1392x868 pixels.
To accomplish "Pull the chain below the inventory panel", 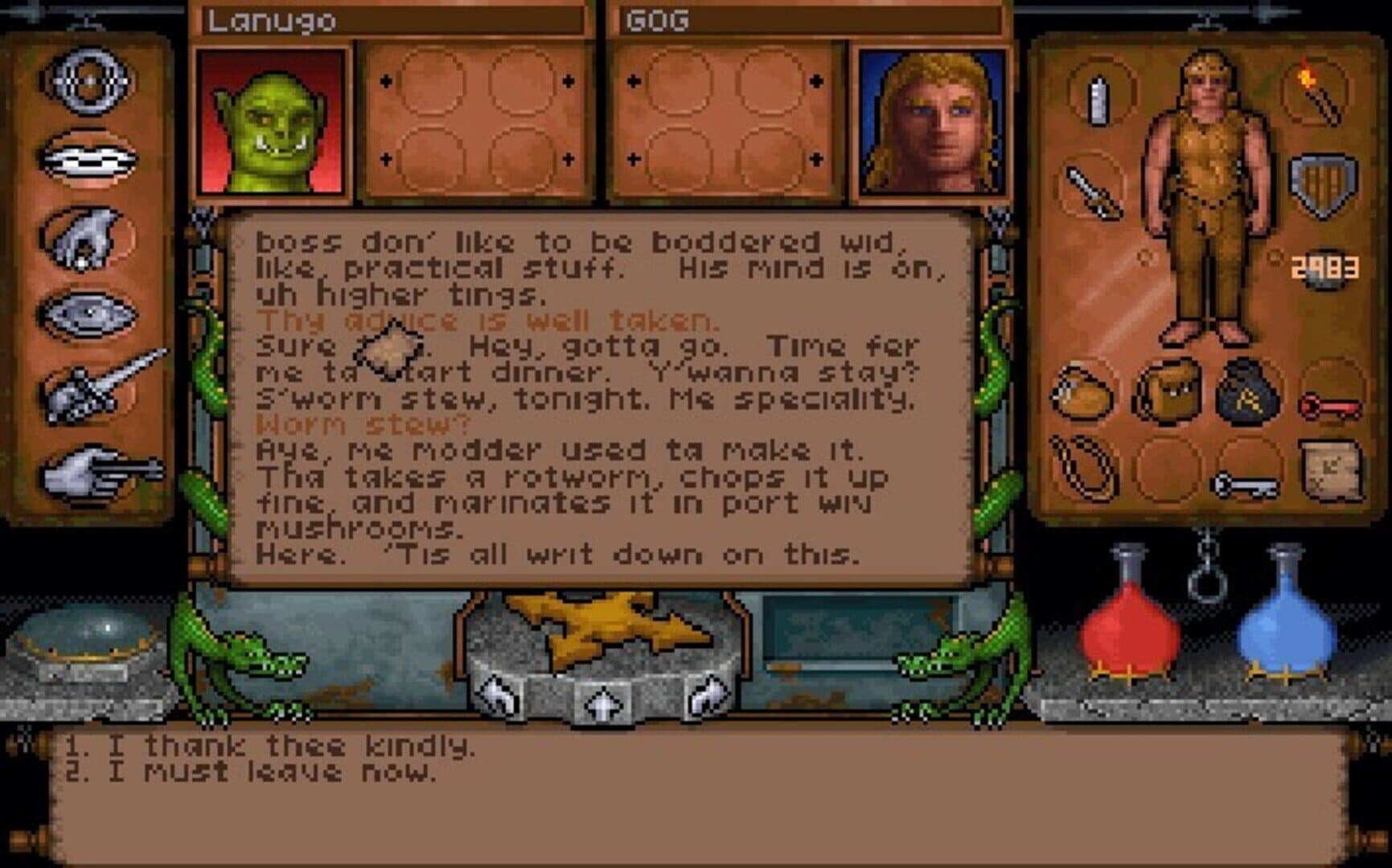I will [x=1206, y=569].
